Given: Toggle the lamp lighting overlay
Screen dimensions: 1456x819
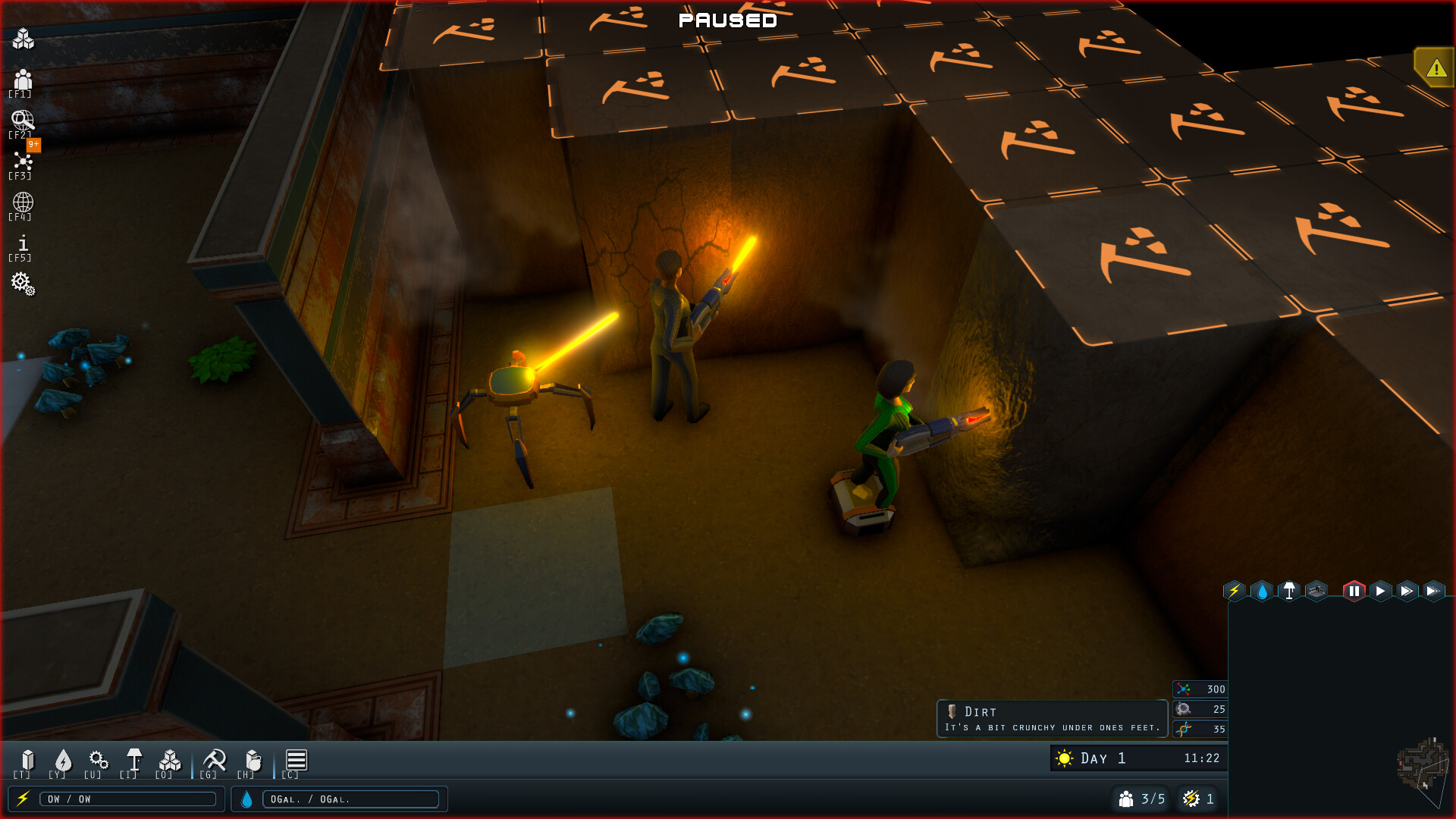Looking at the screenshot, I should (x=1289, y=591).
